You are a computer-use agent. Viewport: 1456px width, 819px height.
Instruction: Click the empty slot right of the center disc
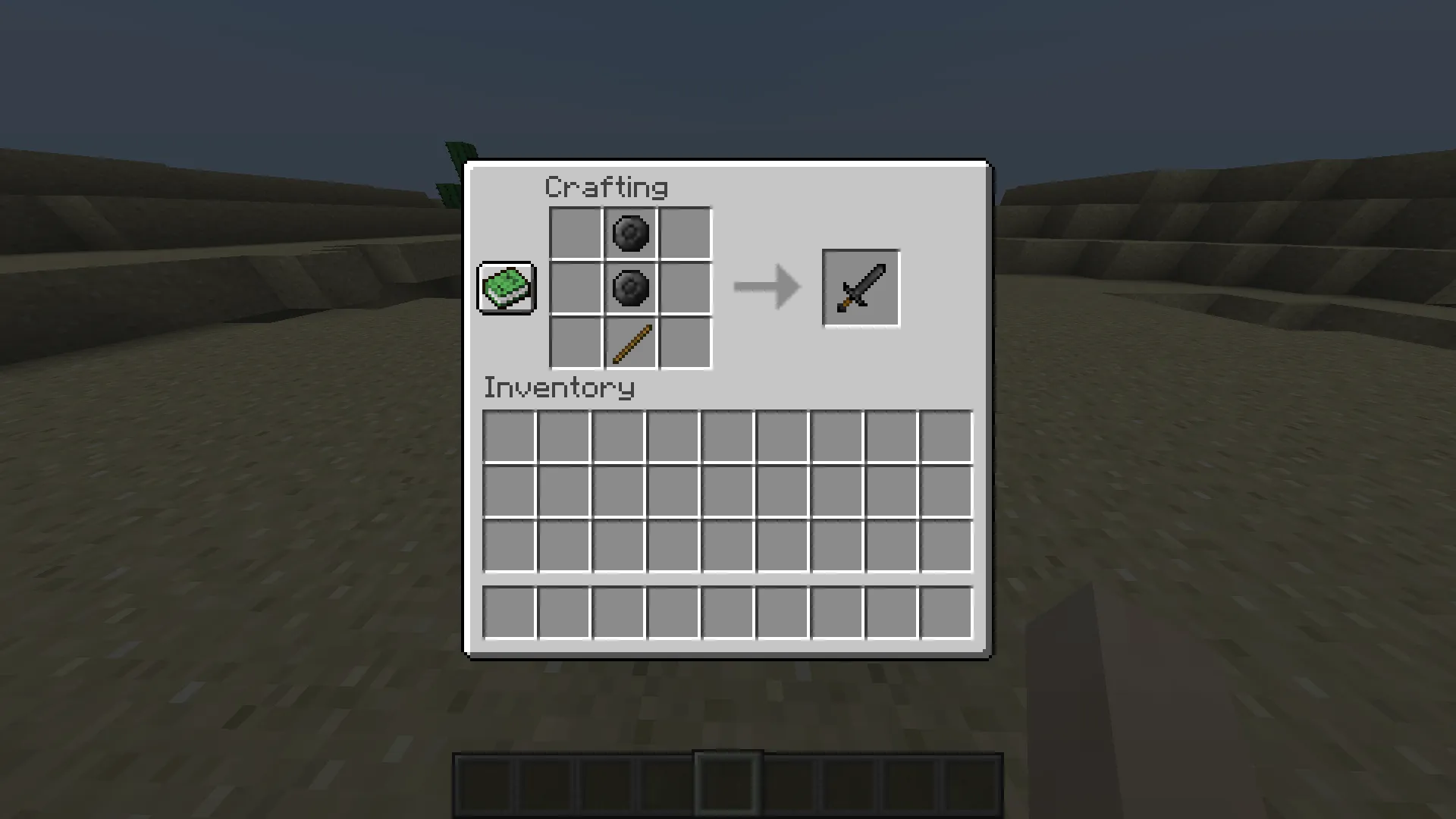[x=685, y=288]
